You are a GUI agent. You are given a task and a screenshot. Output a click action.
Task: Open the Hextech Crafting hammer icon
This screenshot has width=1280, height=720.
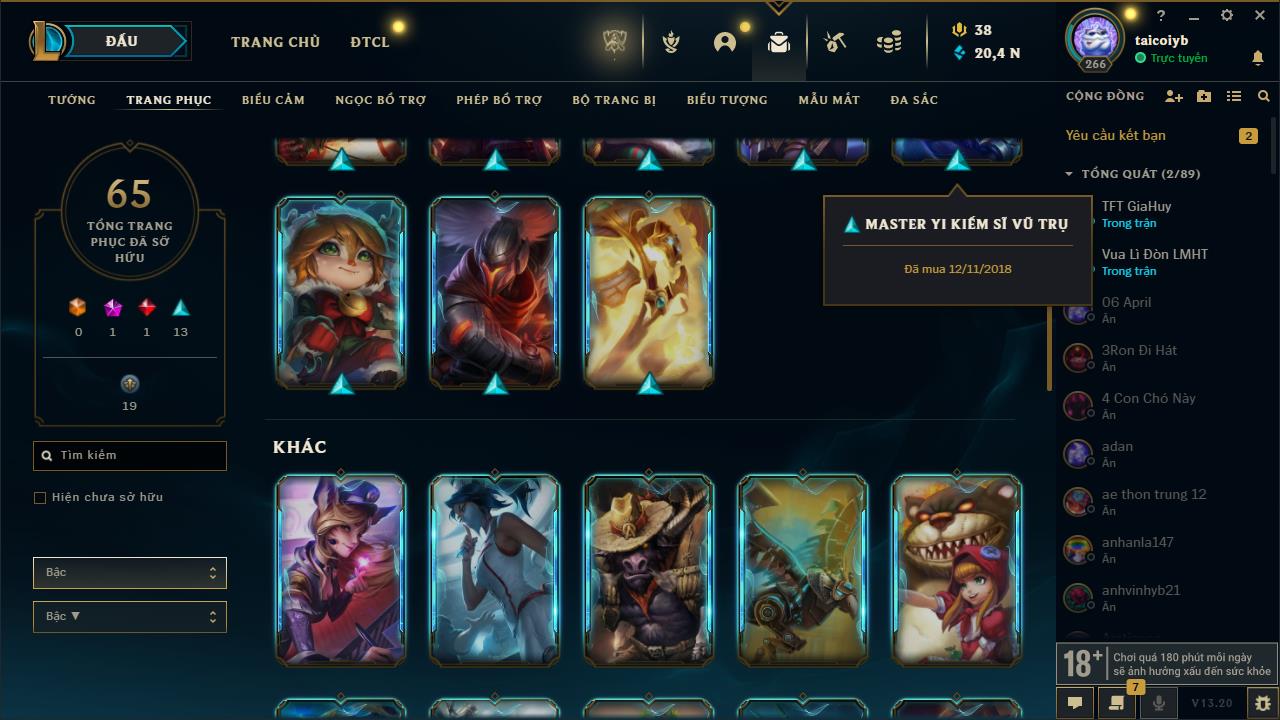coord(834,41)
